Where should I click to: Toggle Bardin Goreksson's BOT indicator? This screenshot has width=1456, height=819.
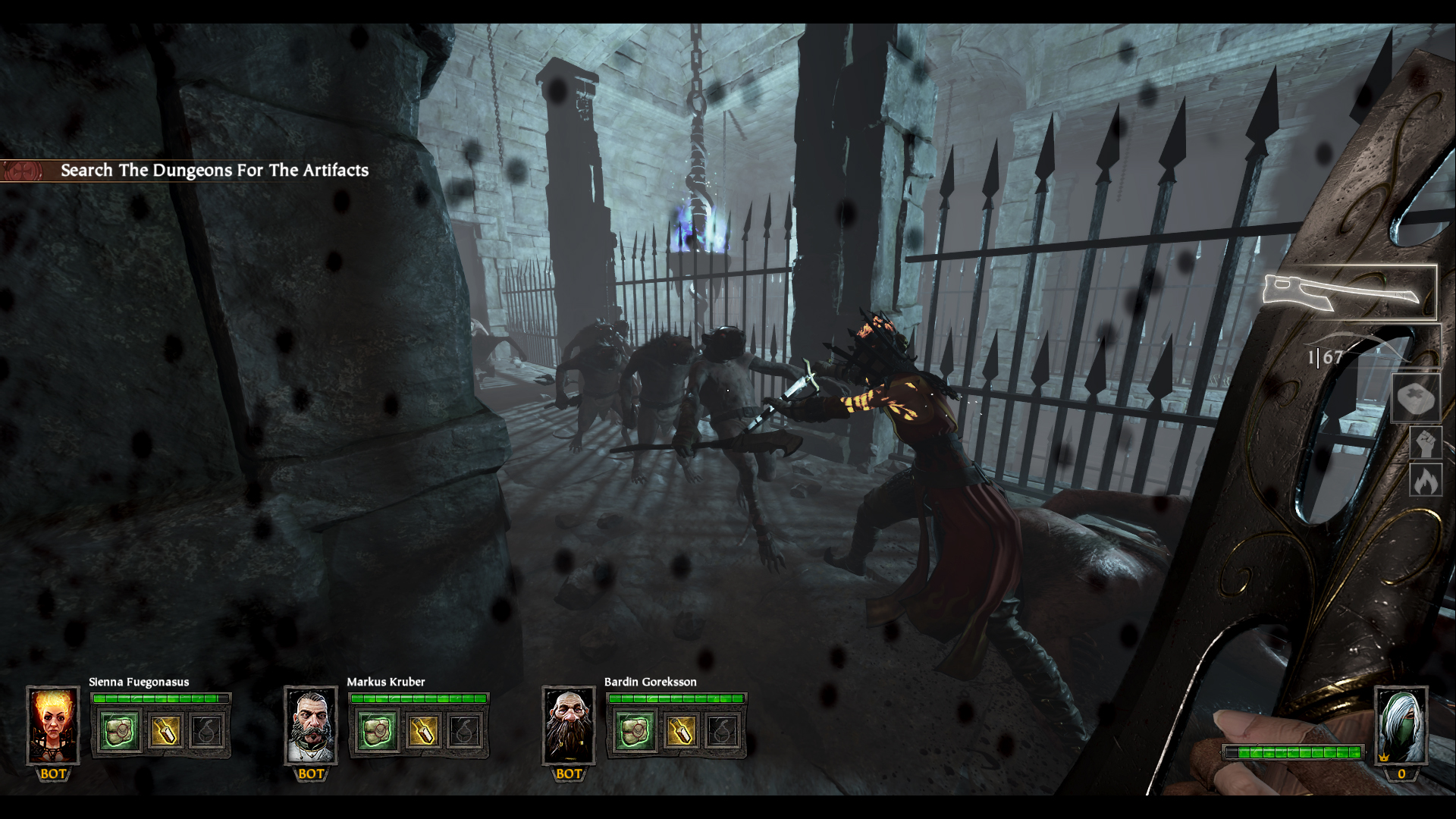click(x=568, y=776)
